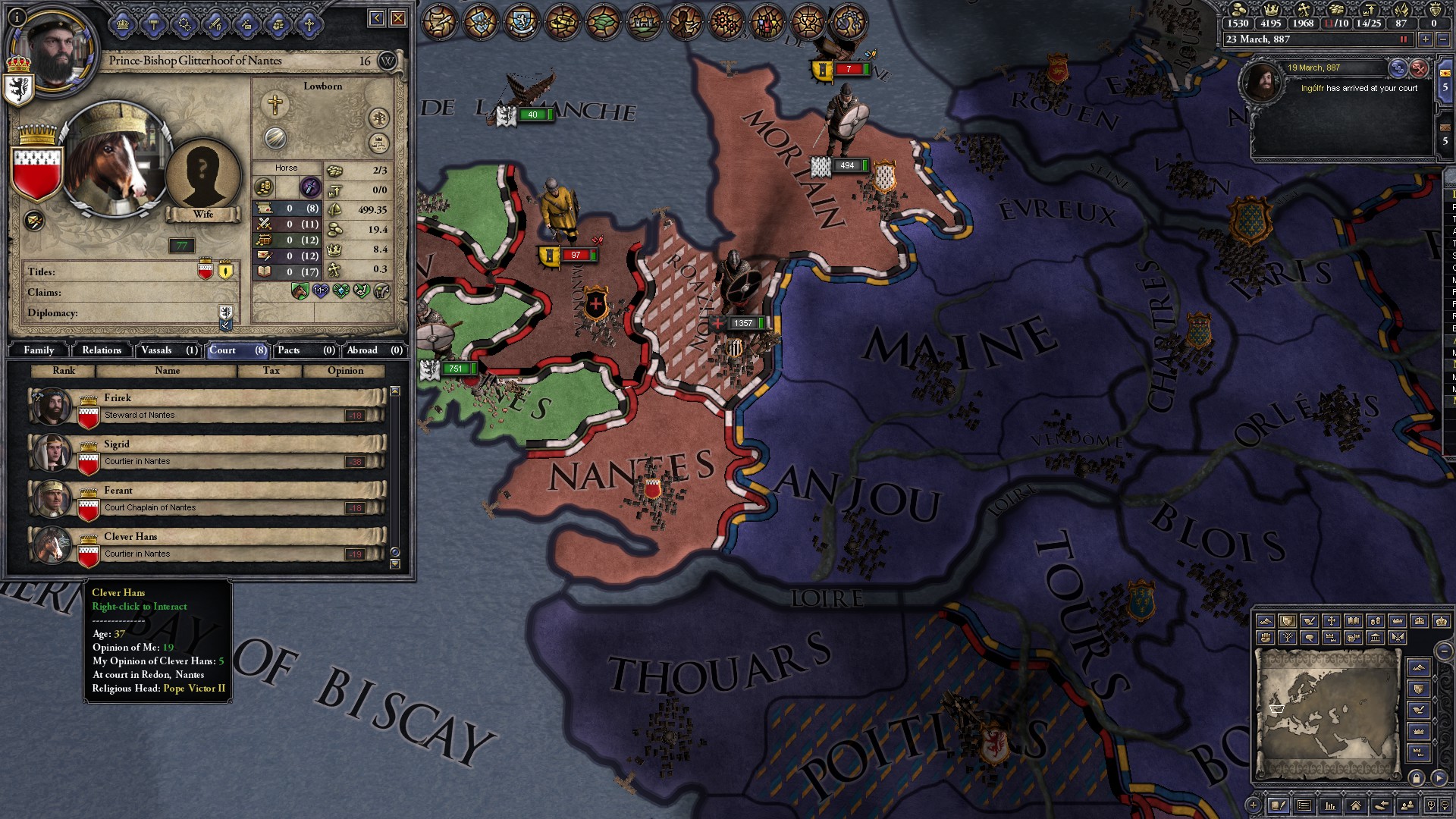Image resolution: width=1456 pixels, height=819 pixels.
Task: Open the Relations tab
Action: point(102,350)
